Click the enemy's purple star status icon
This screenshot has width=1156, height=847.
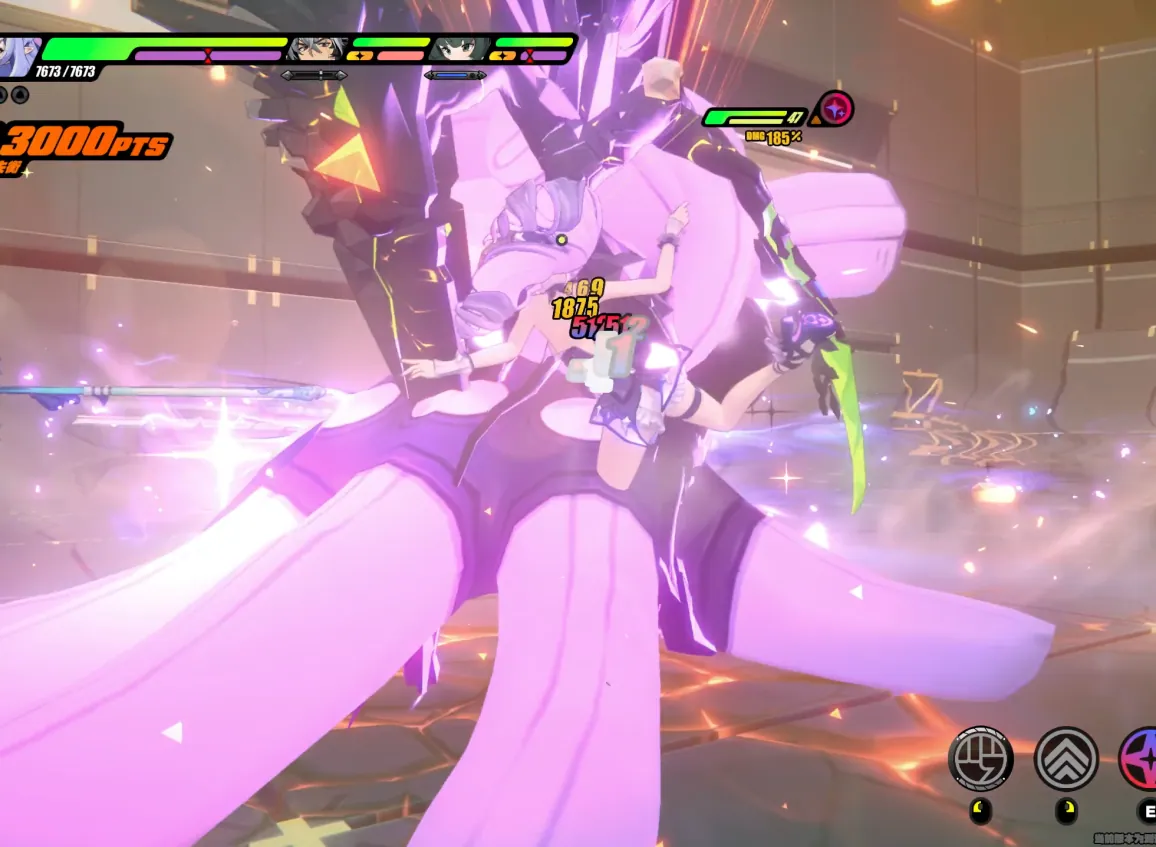tap(835, 108)
